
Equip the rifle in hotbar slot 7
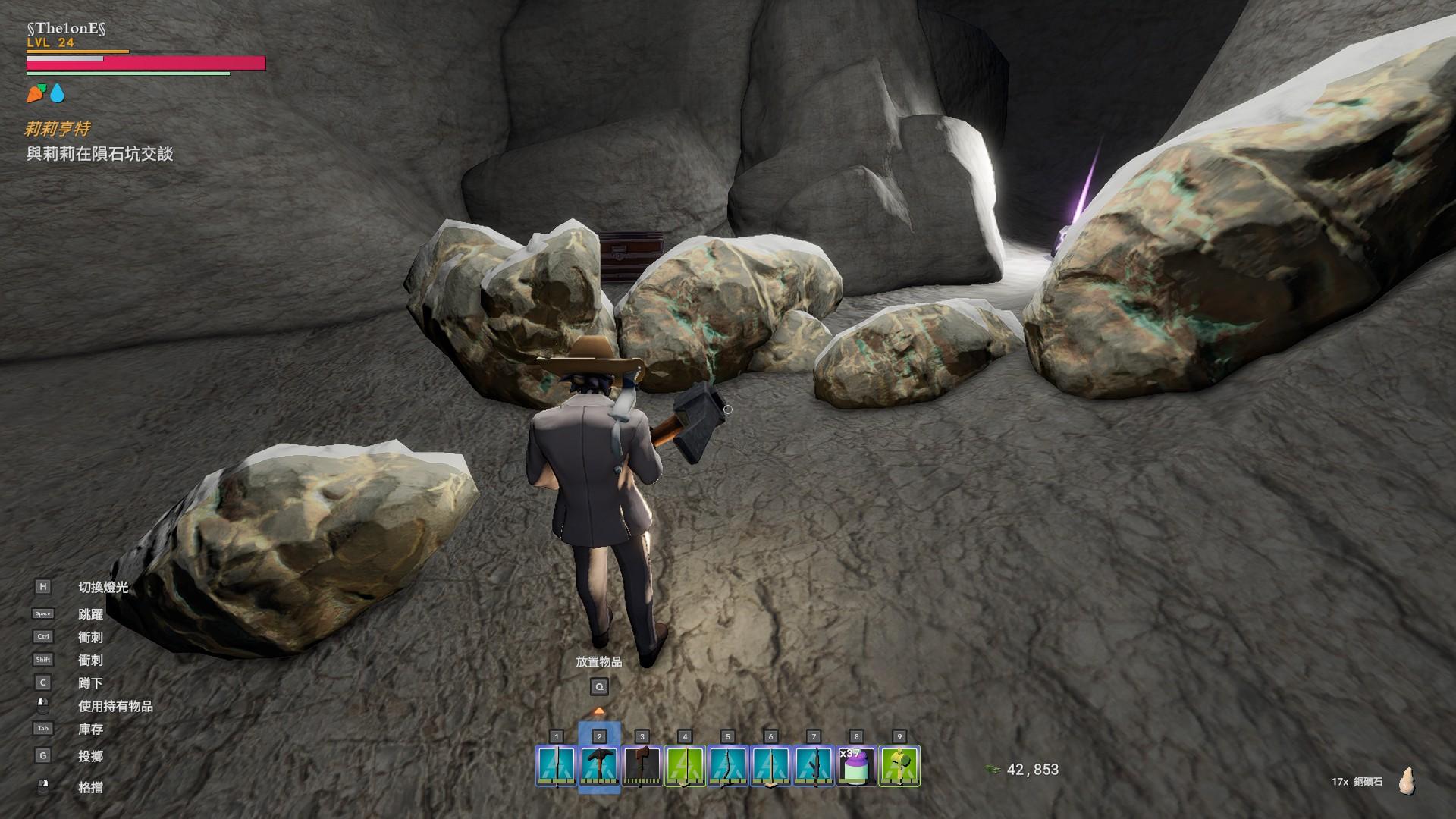click(814, 765)
